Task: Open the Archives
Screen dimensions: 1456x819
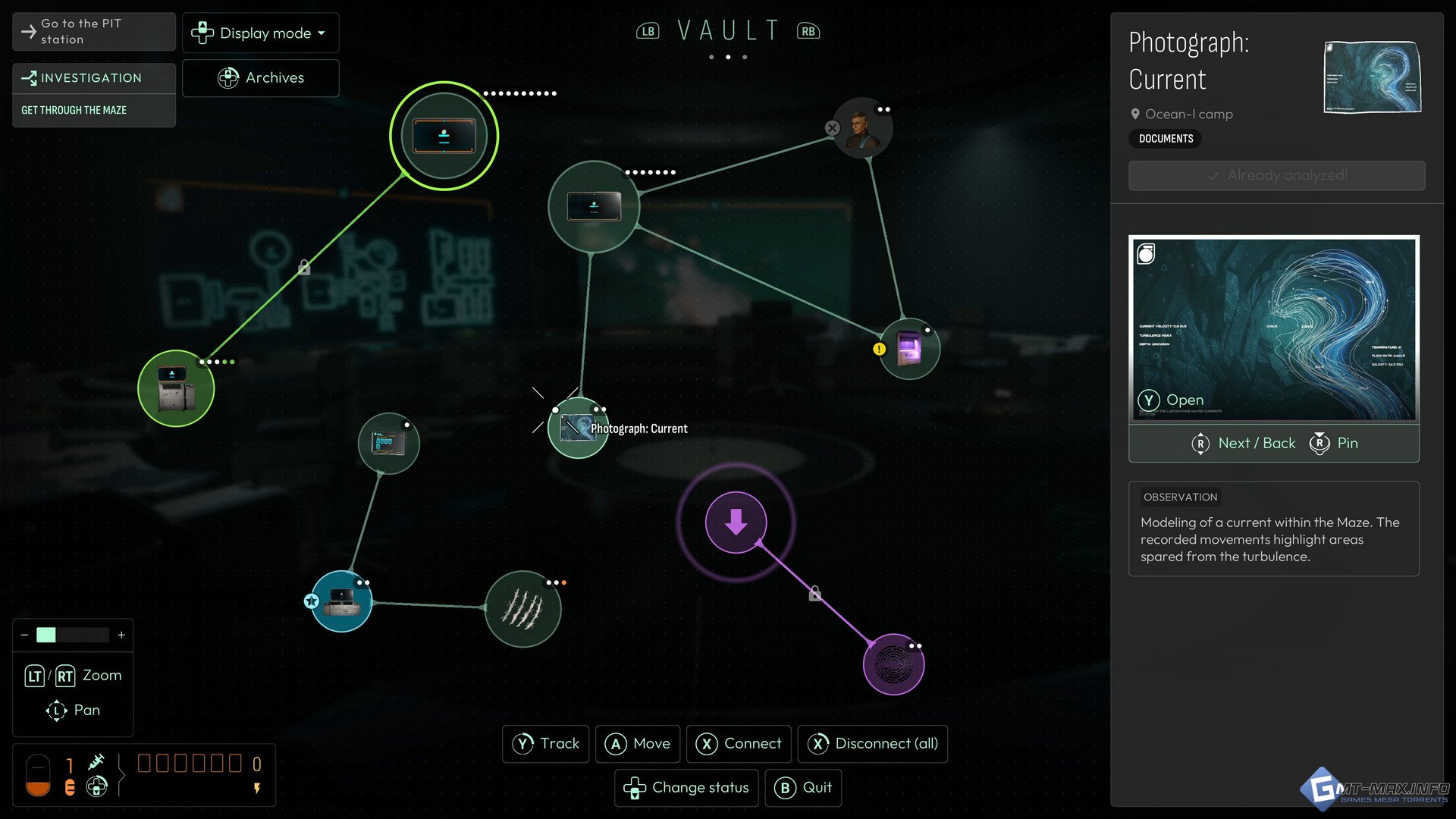Action: (x=260, y=78)
